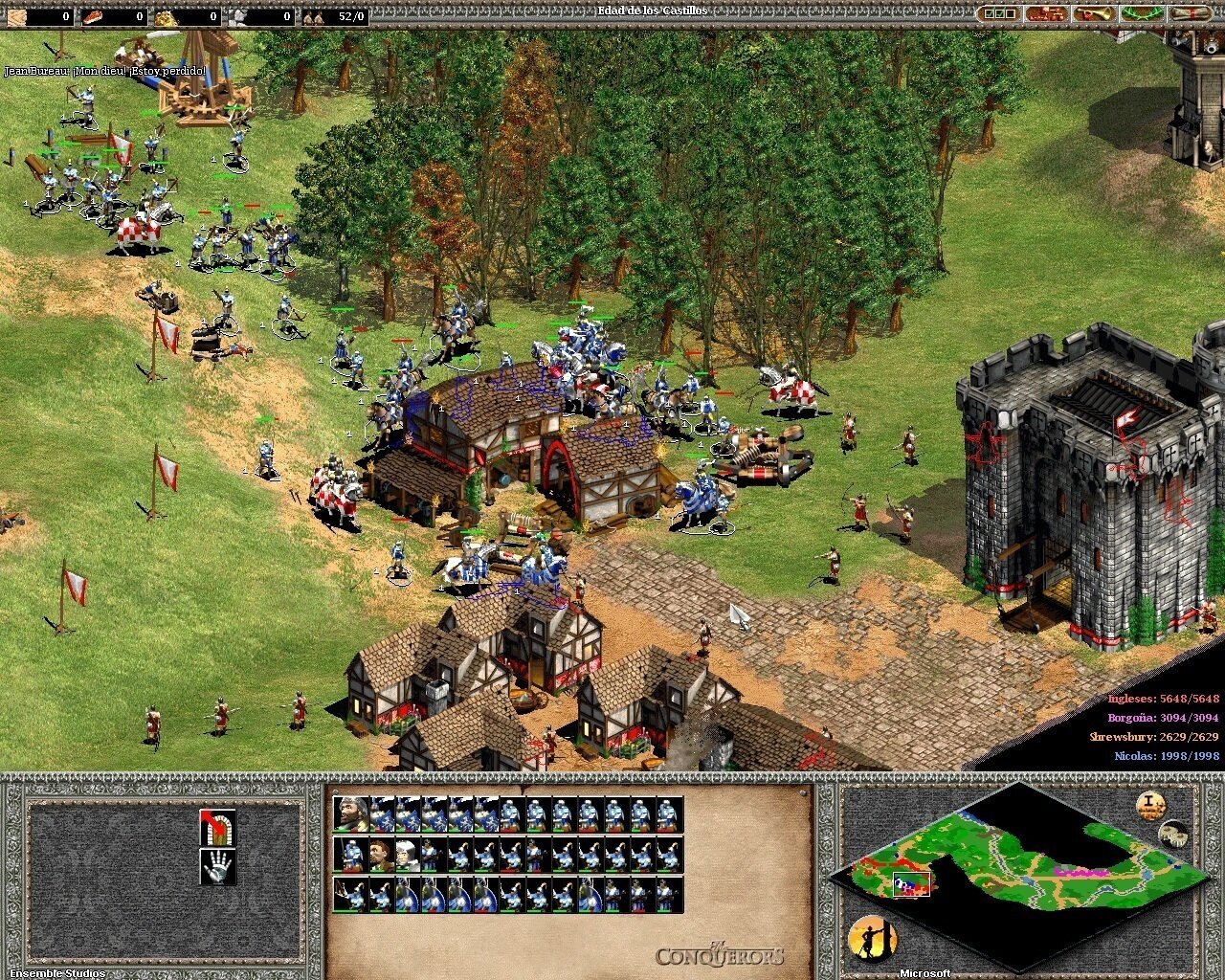
Task: Toggle the advanced statistics button beside minimap
Action: point(1151,806)
